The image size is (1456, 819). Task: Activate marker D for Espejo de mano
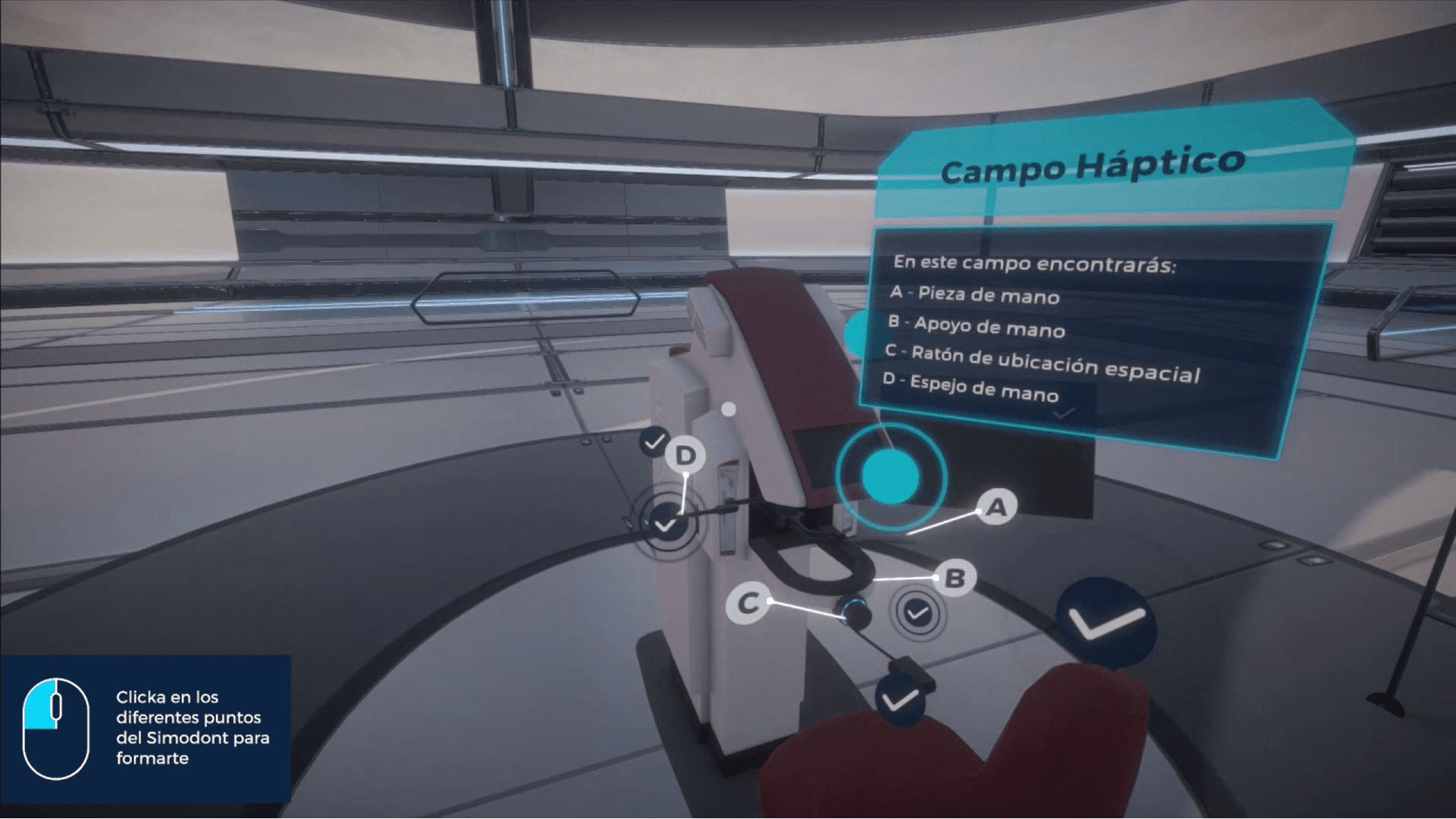(686, 456)
